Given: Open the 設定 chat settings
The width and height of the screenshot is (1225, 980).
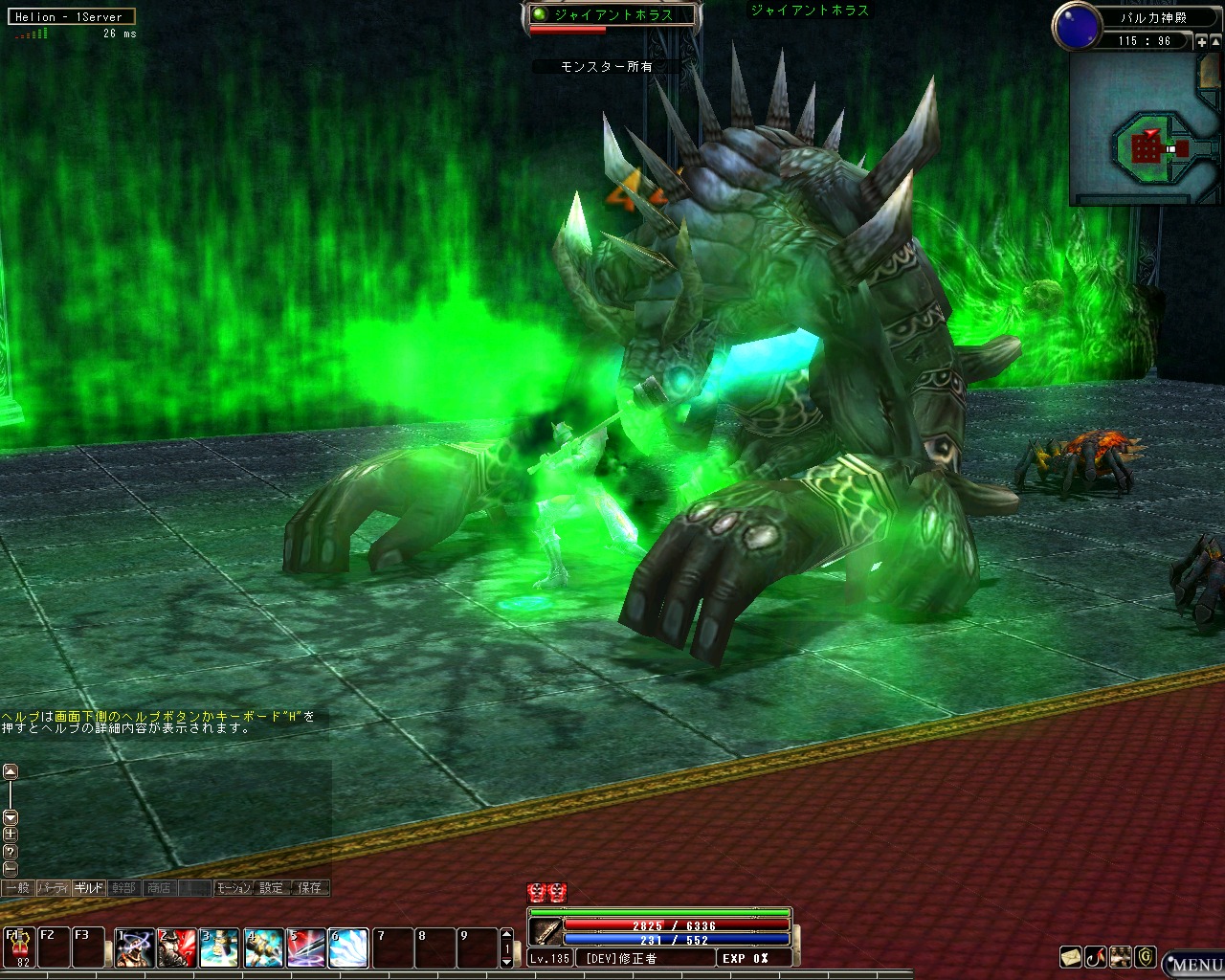Looking at the screenshot, I should pos(272,888).
